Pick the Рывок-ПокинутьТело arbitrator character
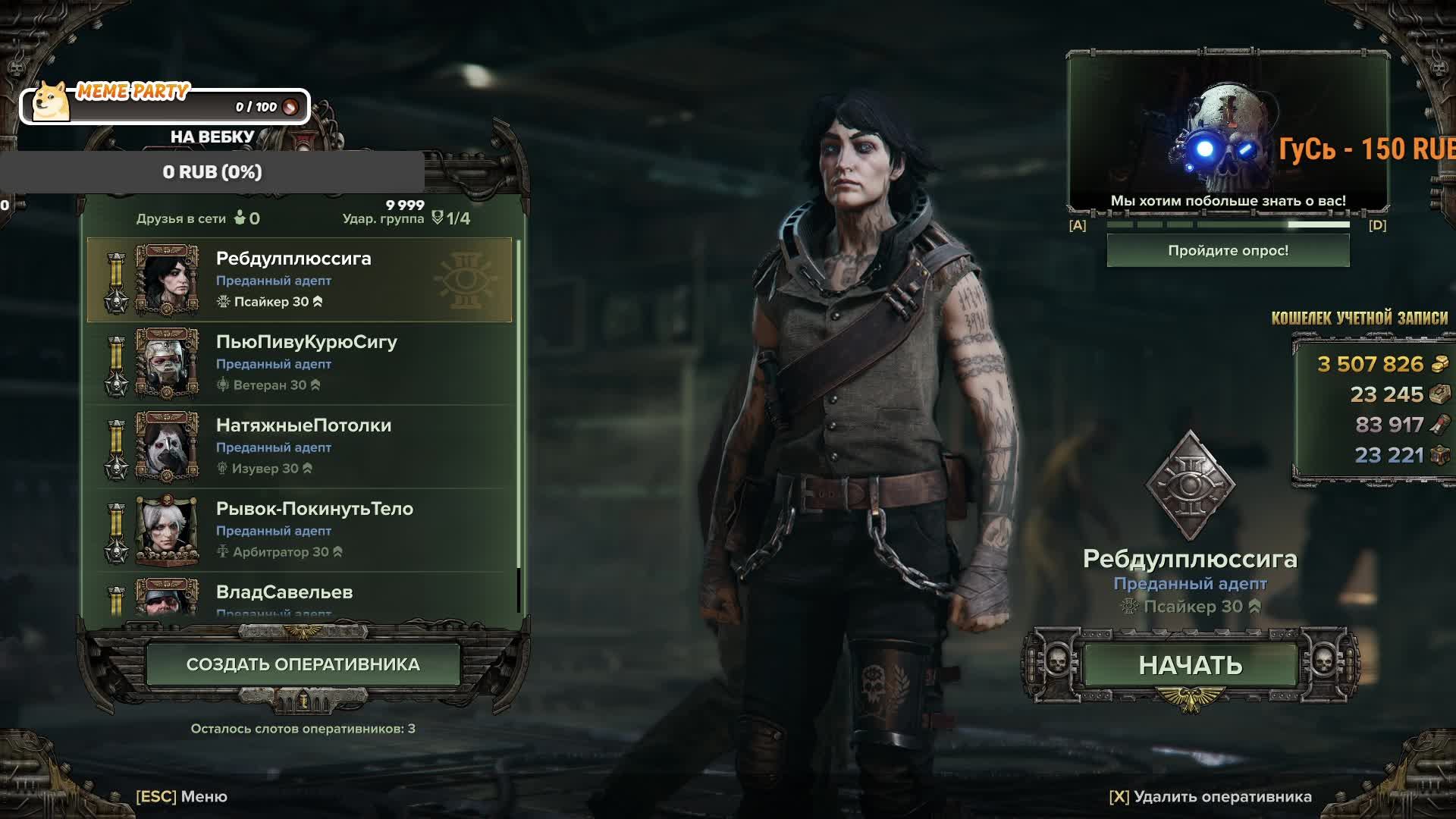The image size is (1456, 819). (x=300, y=530)
